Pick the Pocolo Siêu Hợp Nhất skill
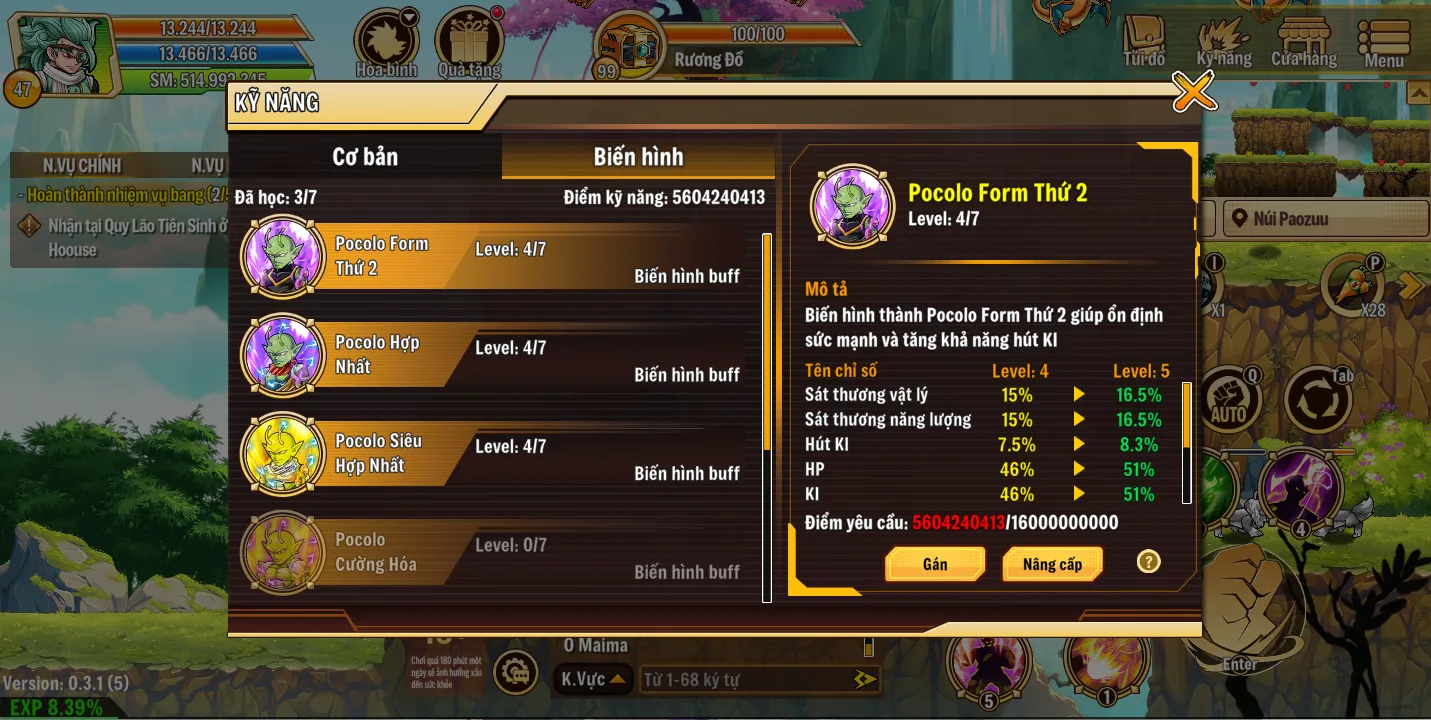This screenshot has height=720, width=1431. coord(500,454)
